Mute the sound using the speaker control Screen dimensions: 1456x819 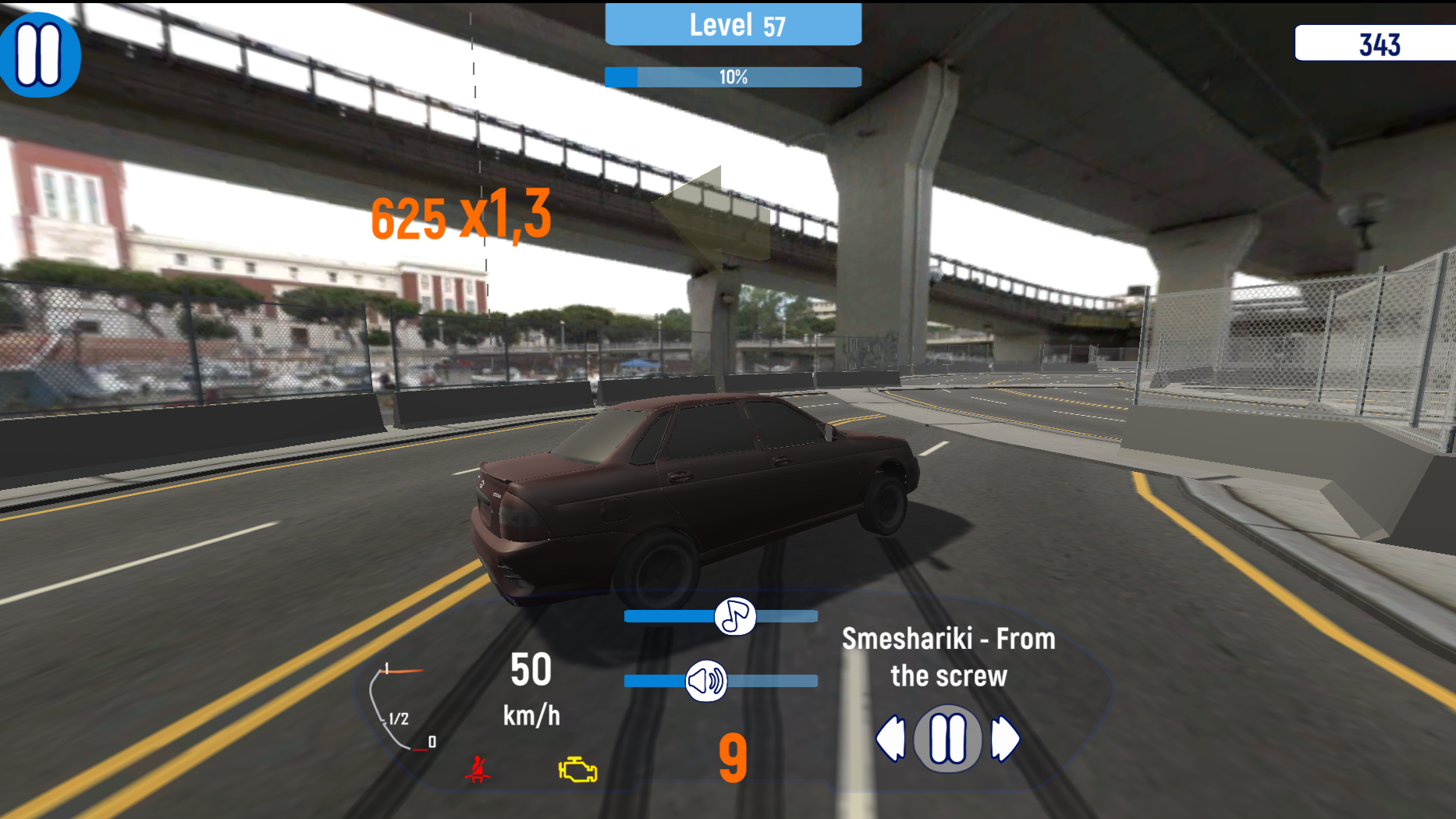(705, 679)
